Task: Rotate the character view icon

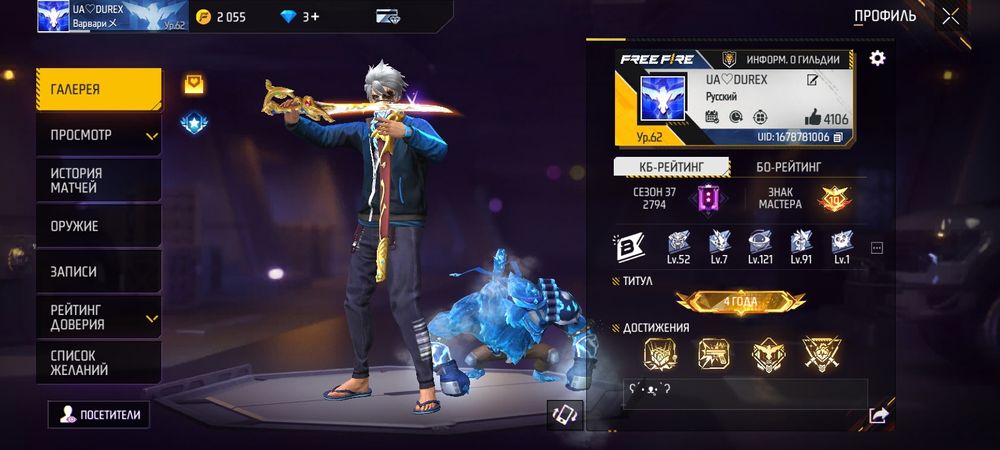Action: (x=564, y=414)
